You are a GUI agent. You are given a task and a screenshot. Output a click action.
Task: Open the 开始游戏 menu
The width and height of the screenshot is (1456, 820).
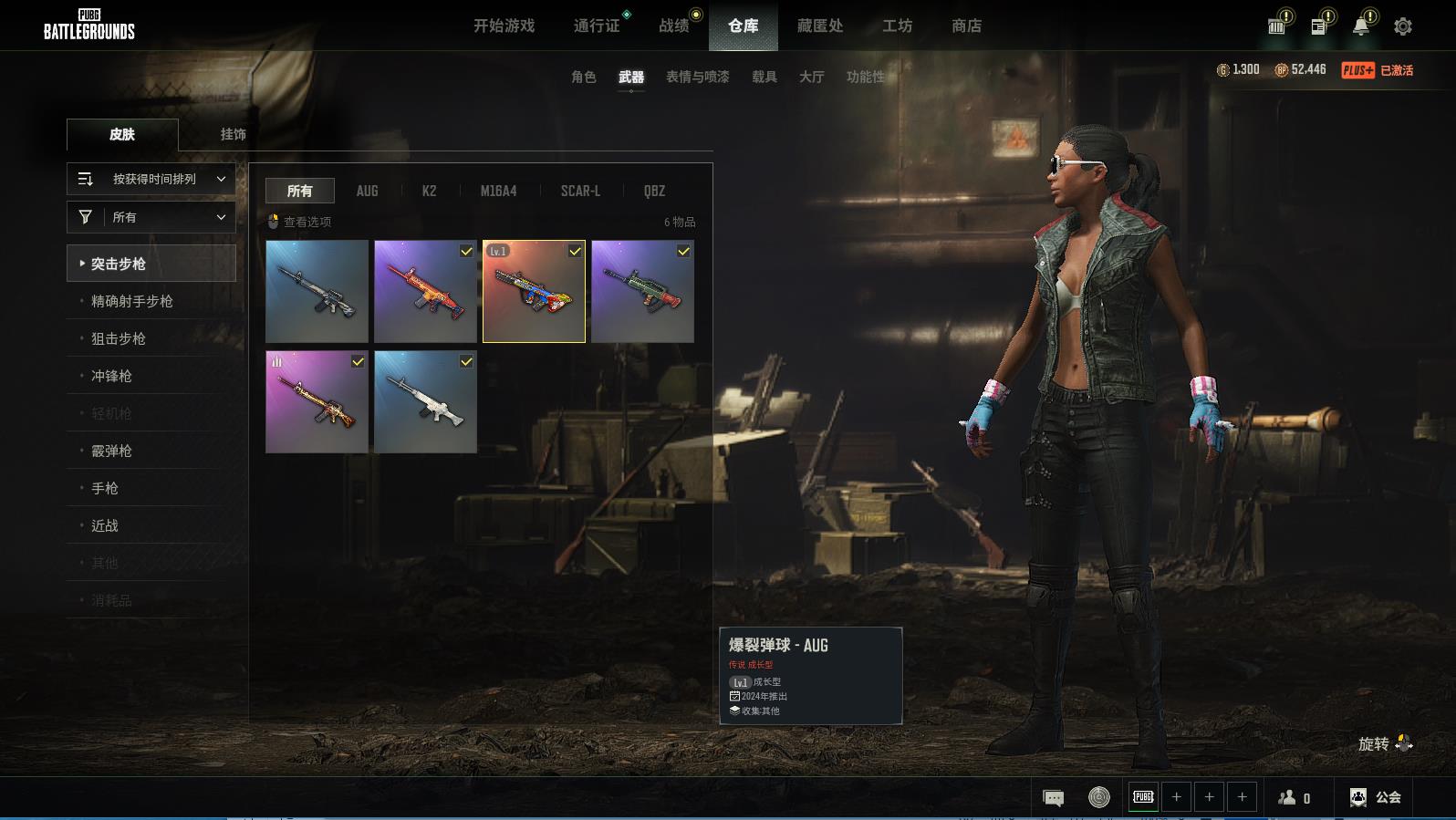504,26
